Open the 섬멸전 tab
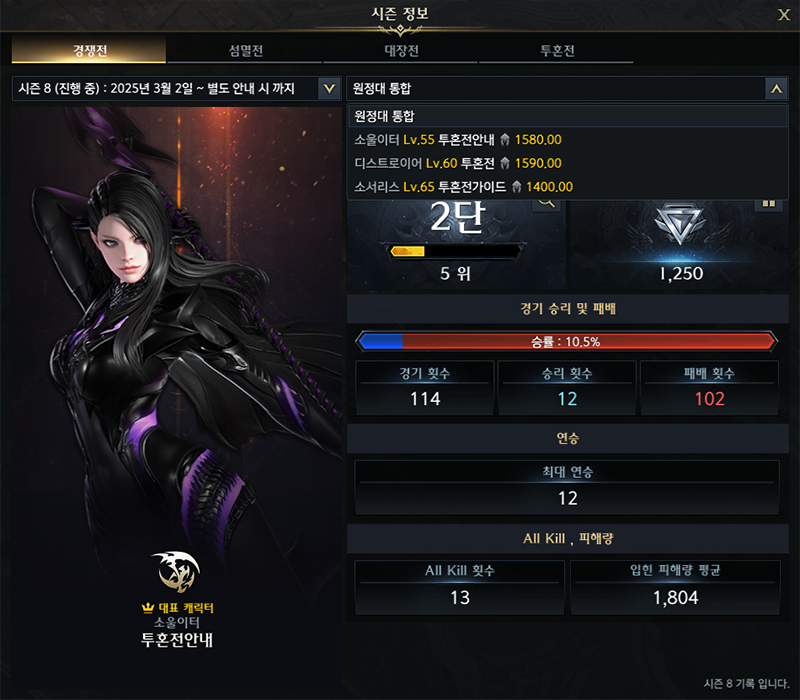Viewport: 800px width, 700px height. click(x=244, y=51)
